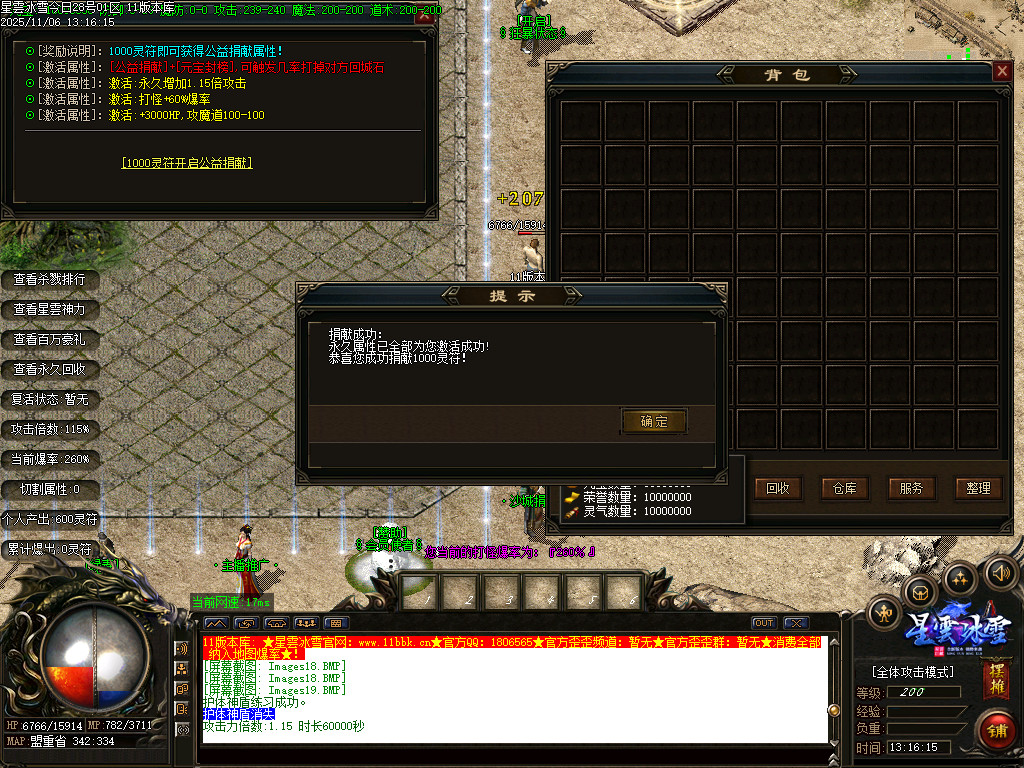Viewport: 1024px width, 768px height.
Task: Change the 全体攻击模式 attack mode
Action: coord(911,671)
